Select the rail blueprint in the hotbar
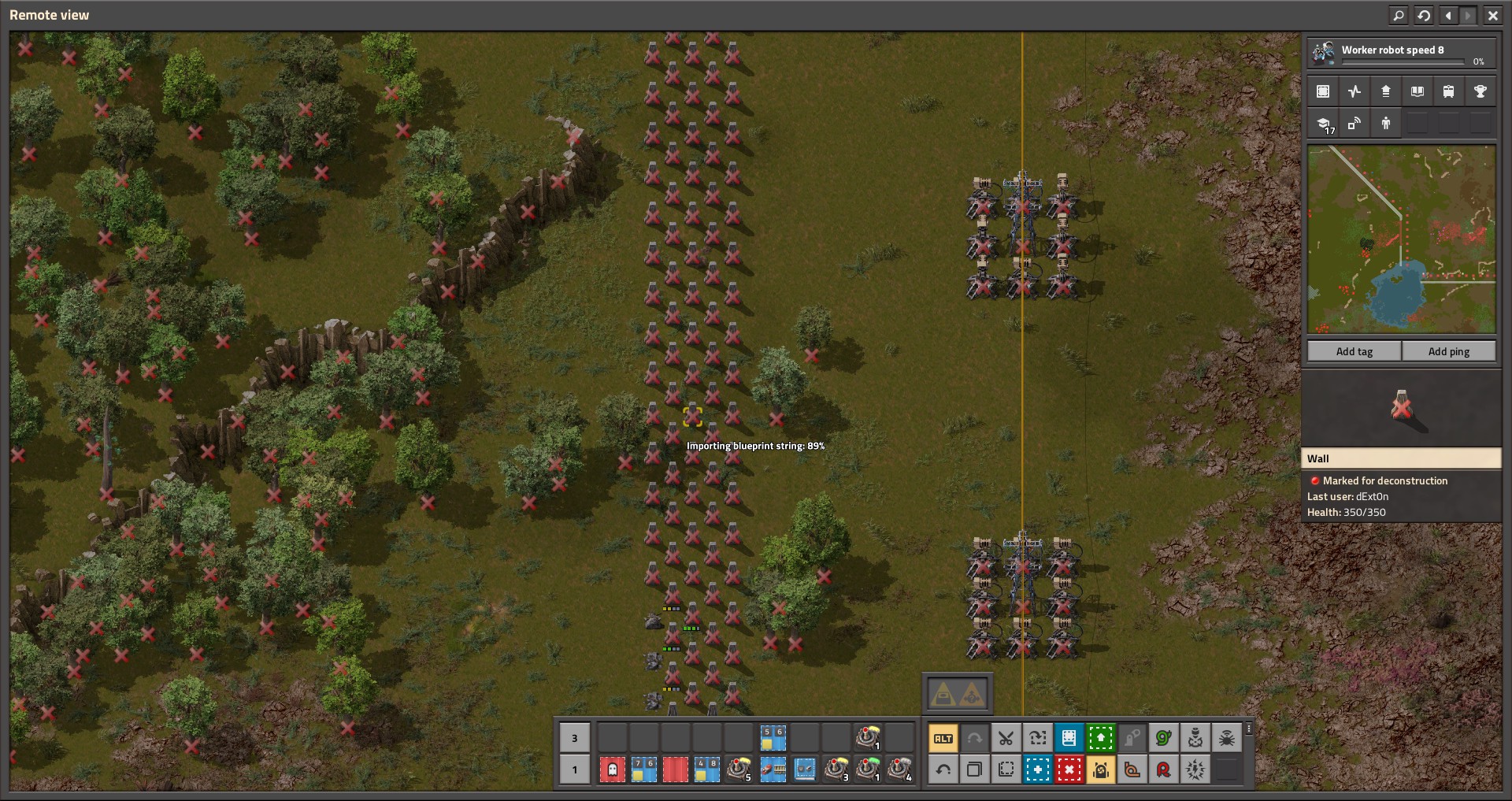 (773, 769)
